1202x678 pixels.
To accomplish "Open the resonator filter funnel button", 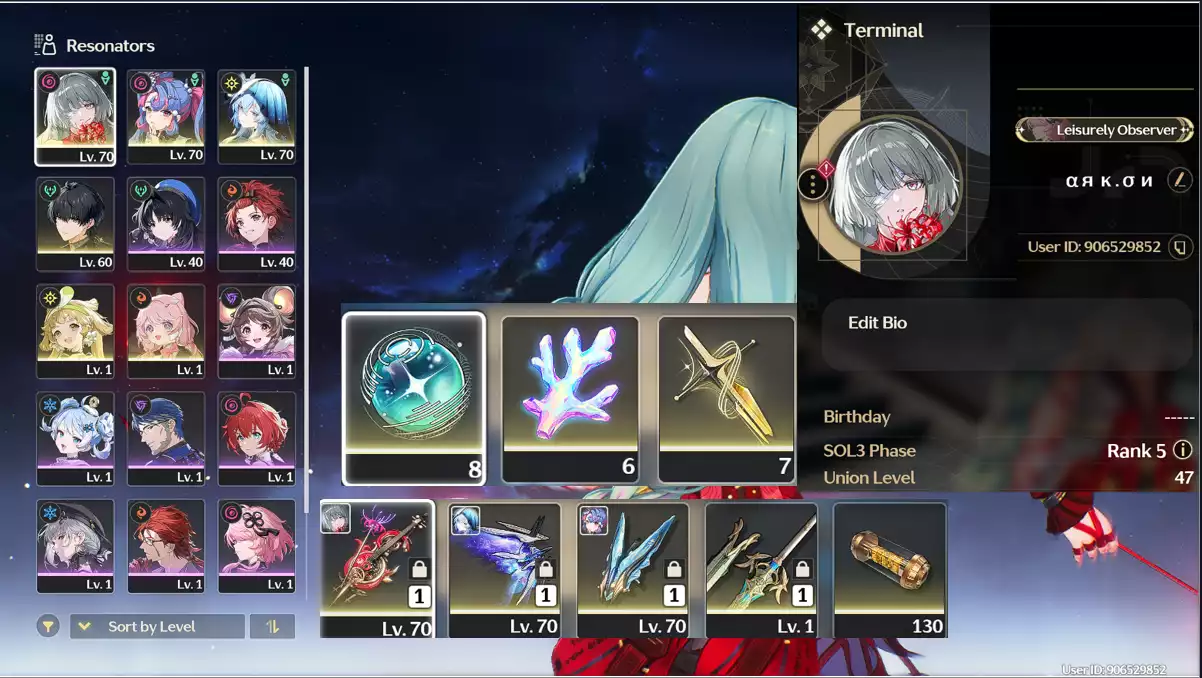I will point(47,626).
